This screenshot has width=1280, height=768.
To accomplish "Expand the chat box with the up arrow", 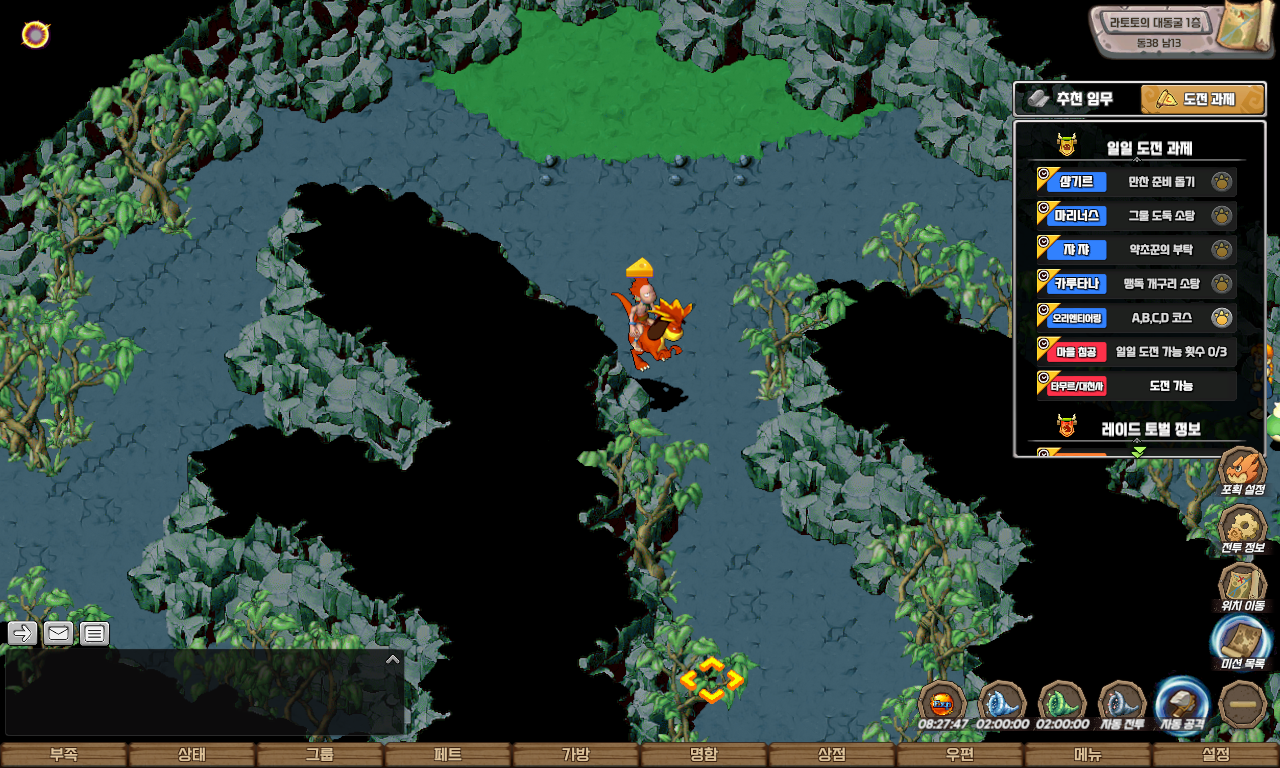I will [393, 659].
